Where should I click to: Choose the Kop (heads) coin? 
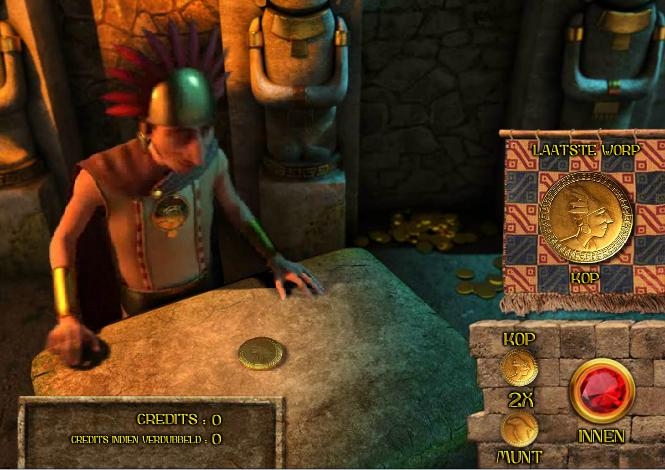click(519, 368)
